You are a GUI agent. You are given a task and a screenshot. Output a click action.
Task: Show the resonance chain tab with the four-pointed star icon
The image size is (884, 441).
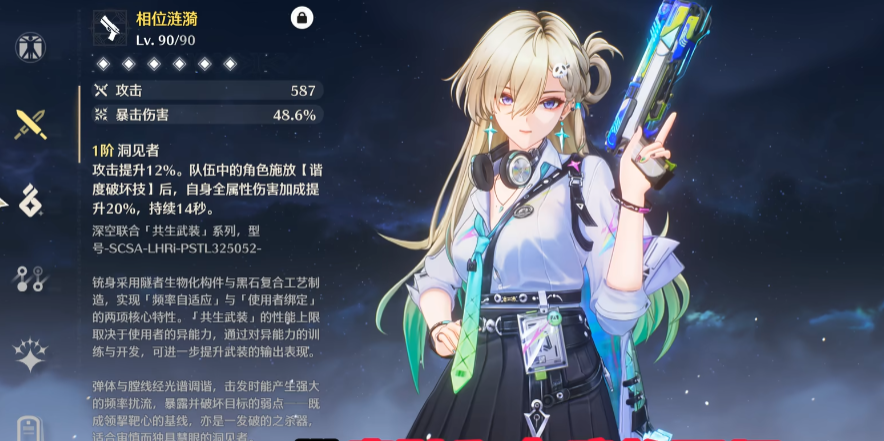pos(31,355)
